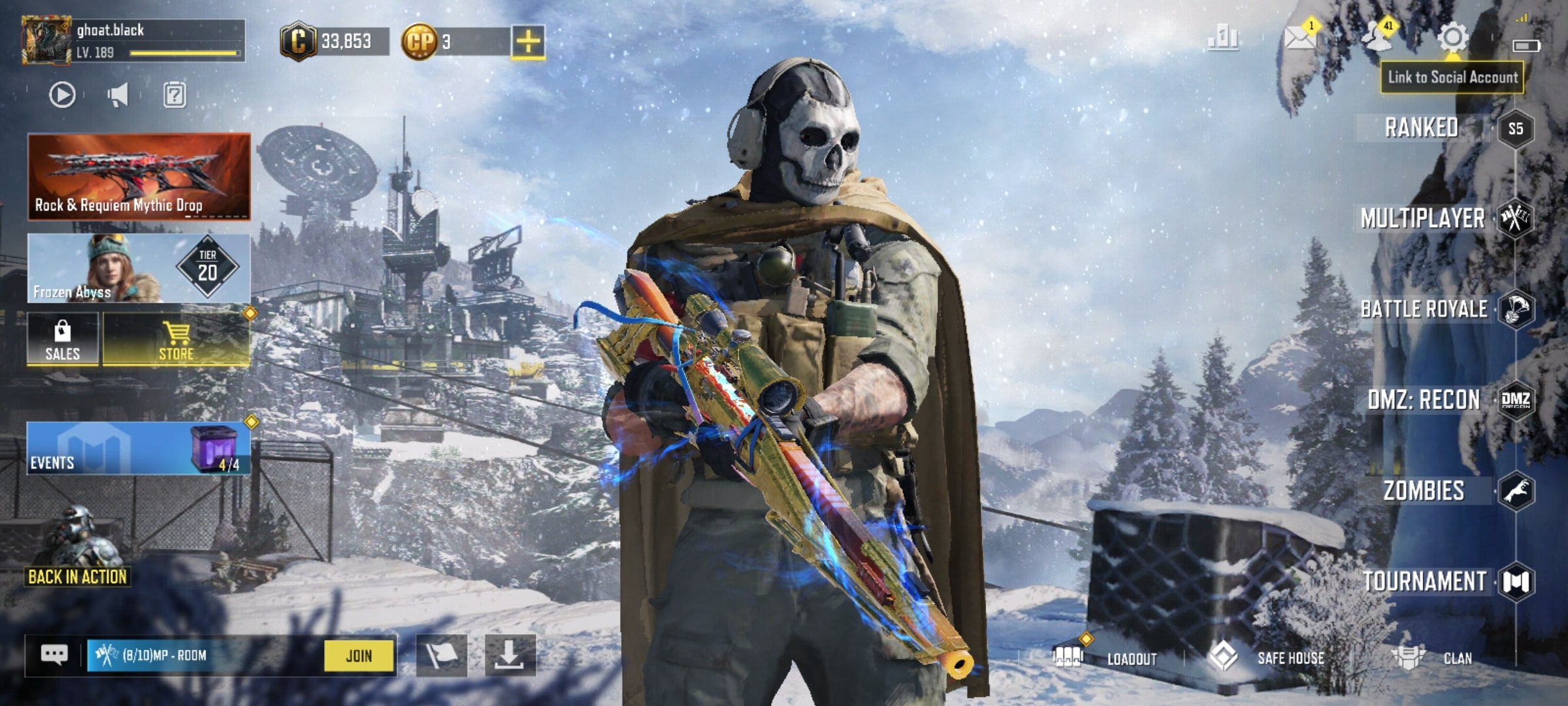Open the Sales offers

pyautogui.click(x=63, y=339)
